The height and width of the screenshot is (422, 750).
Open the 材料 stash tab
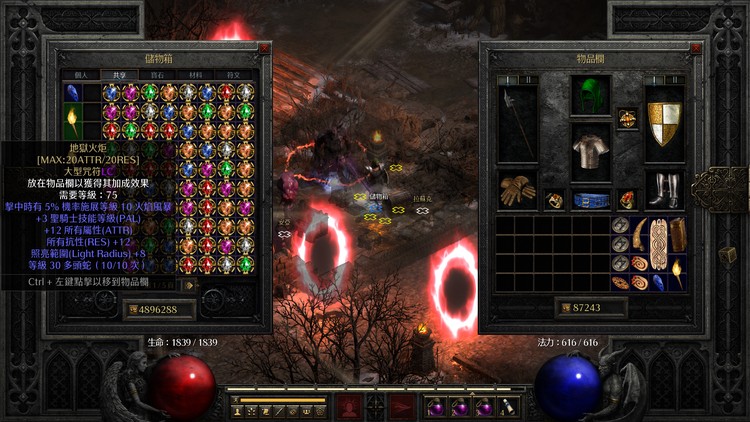tap(194, 74)
